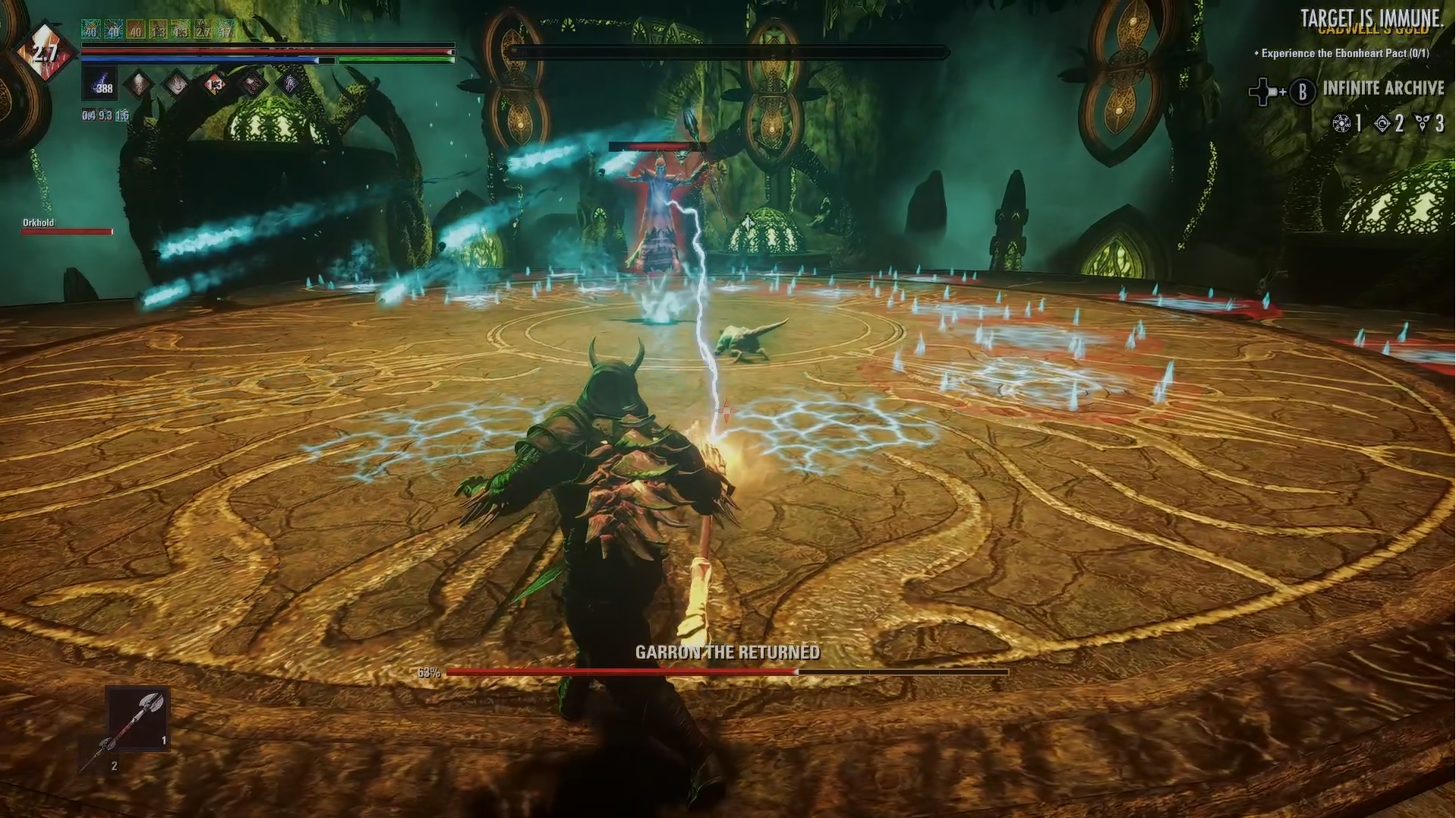Use the quickslot potion showing 388
This screenshot has width=1456, height=818.
tap(99, 84)
